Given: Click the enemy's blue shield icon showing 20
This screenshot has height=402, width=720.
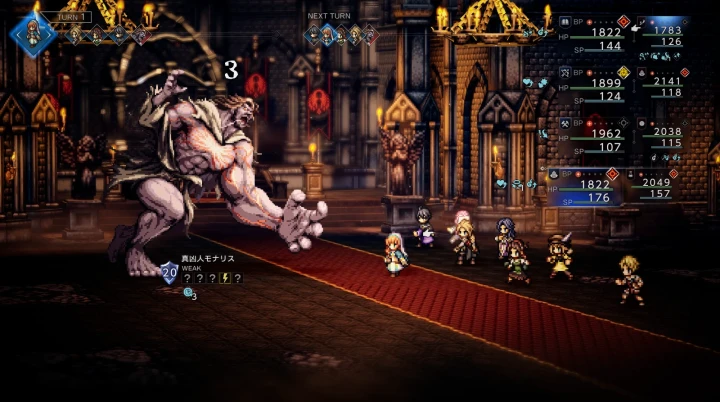Looking at the screenshot, I should (169, 271).
